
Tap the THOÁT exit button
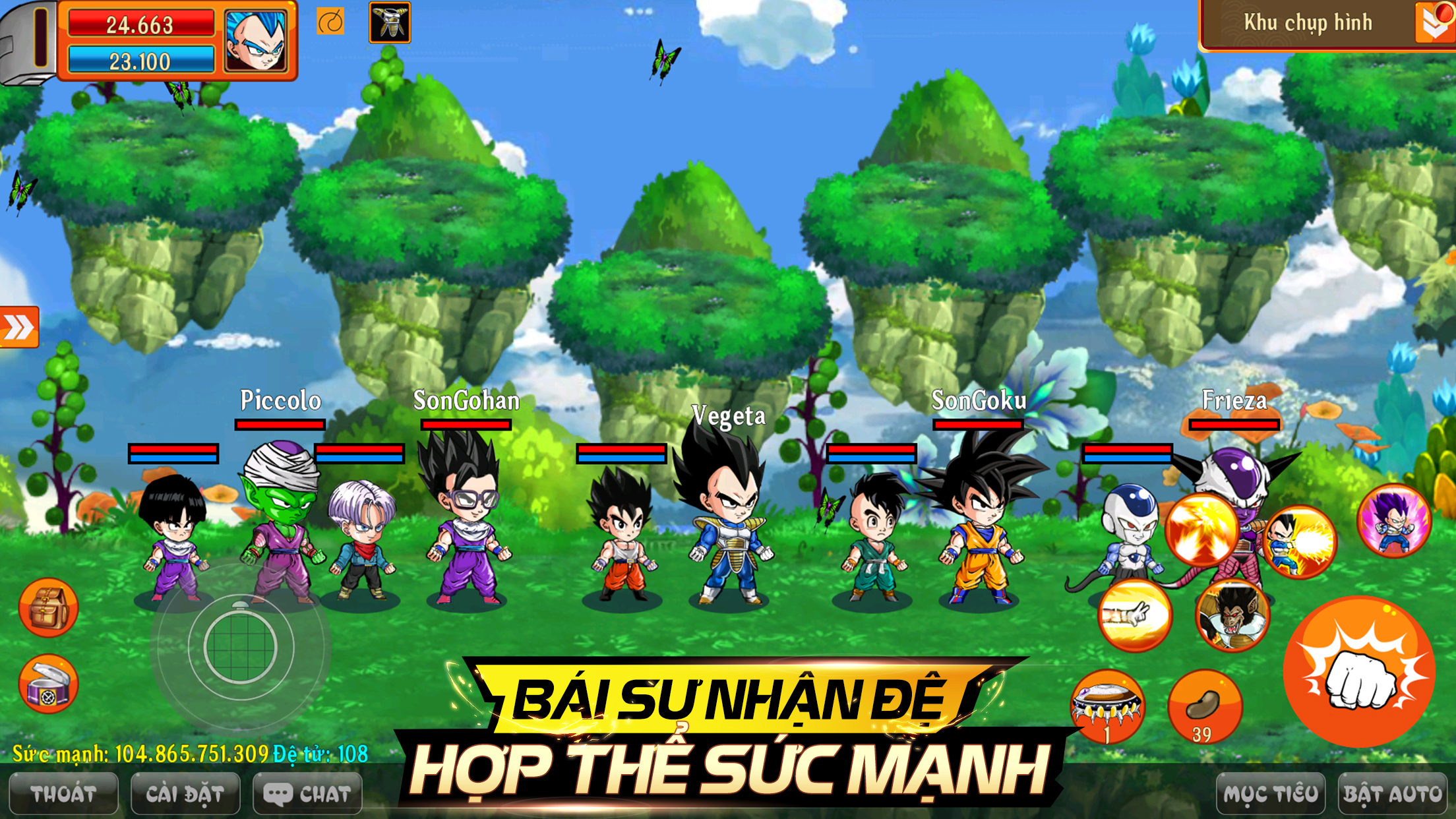click(x=63, y=794)
